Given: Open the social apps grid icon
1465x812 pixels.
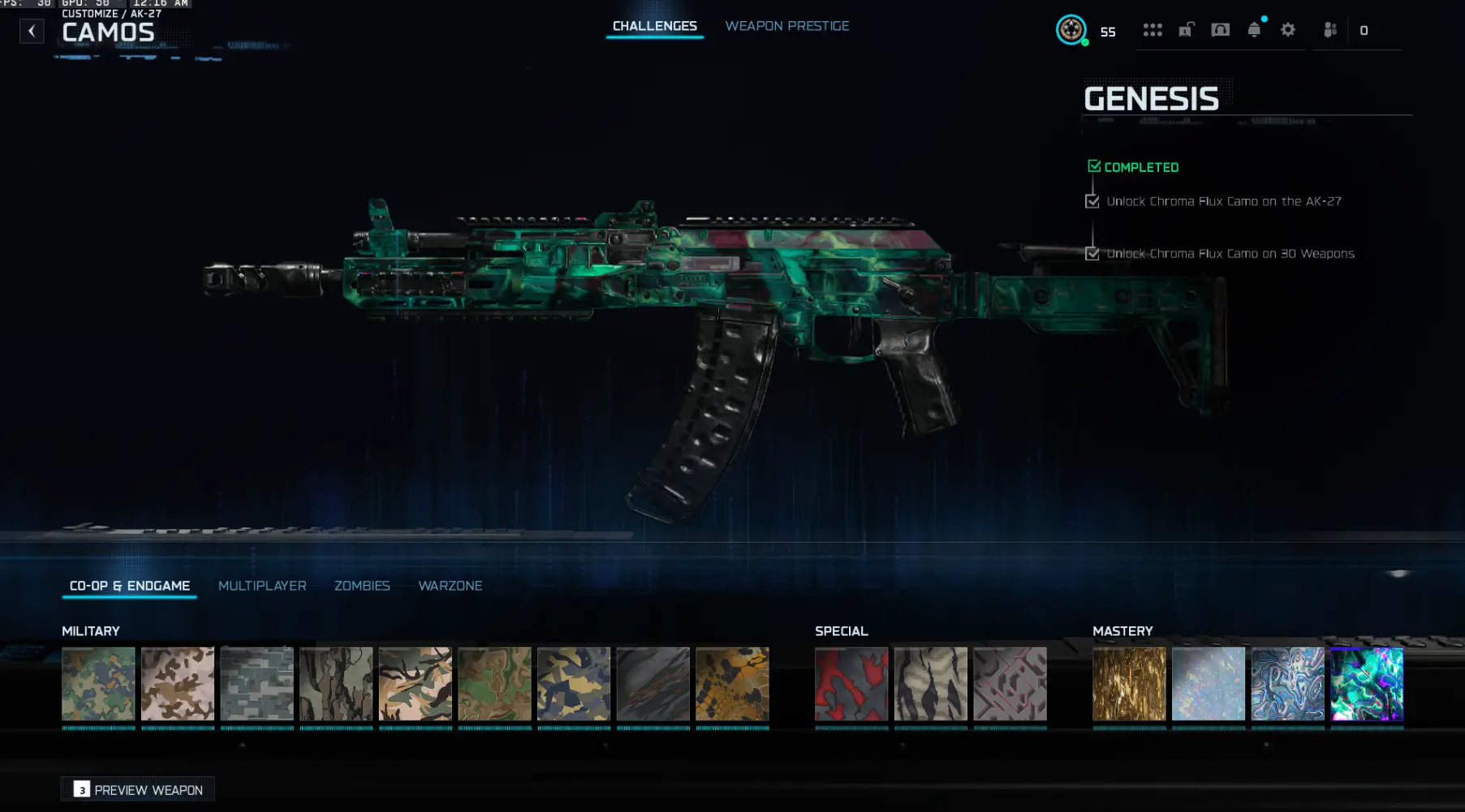Looking at the screenshot, I should [1153, 30].
